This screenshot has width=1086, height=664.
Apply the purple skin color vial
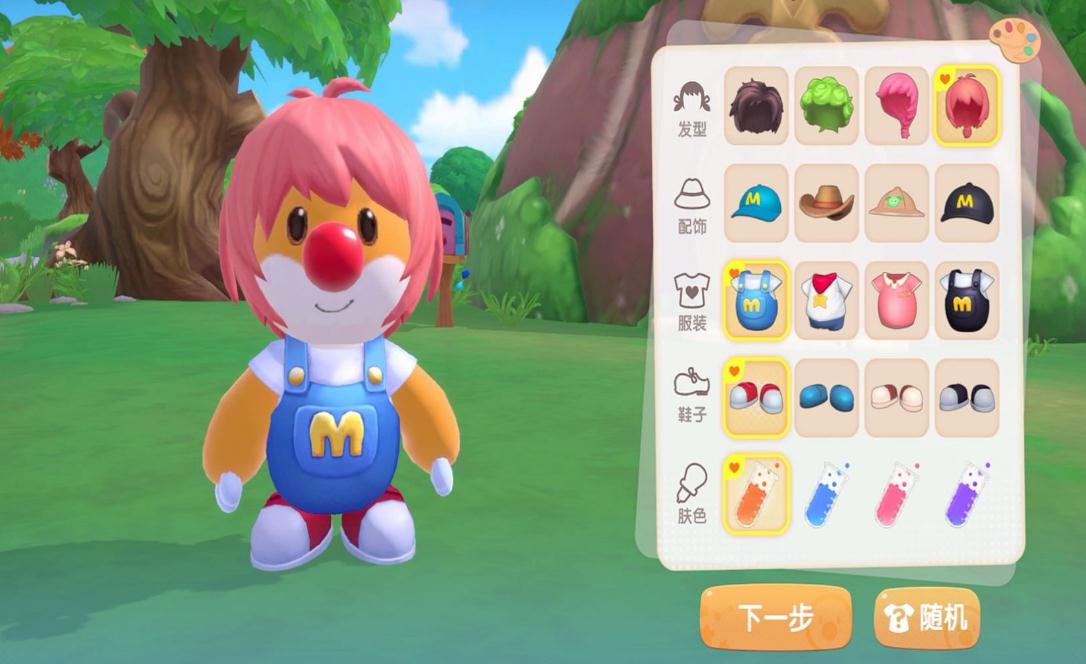pos(967,494)
